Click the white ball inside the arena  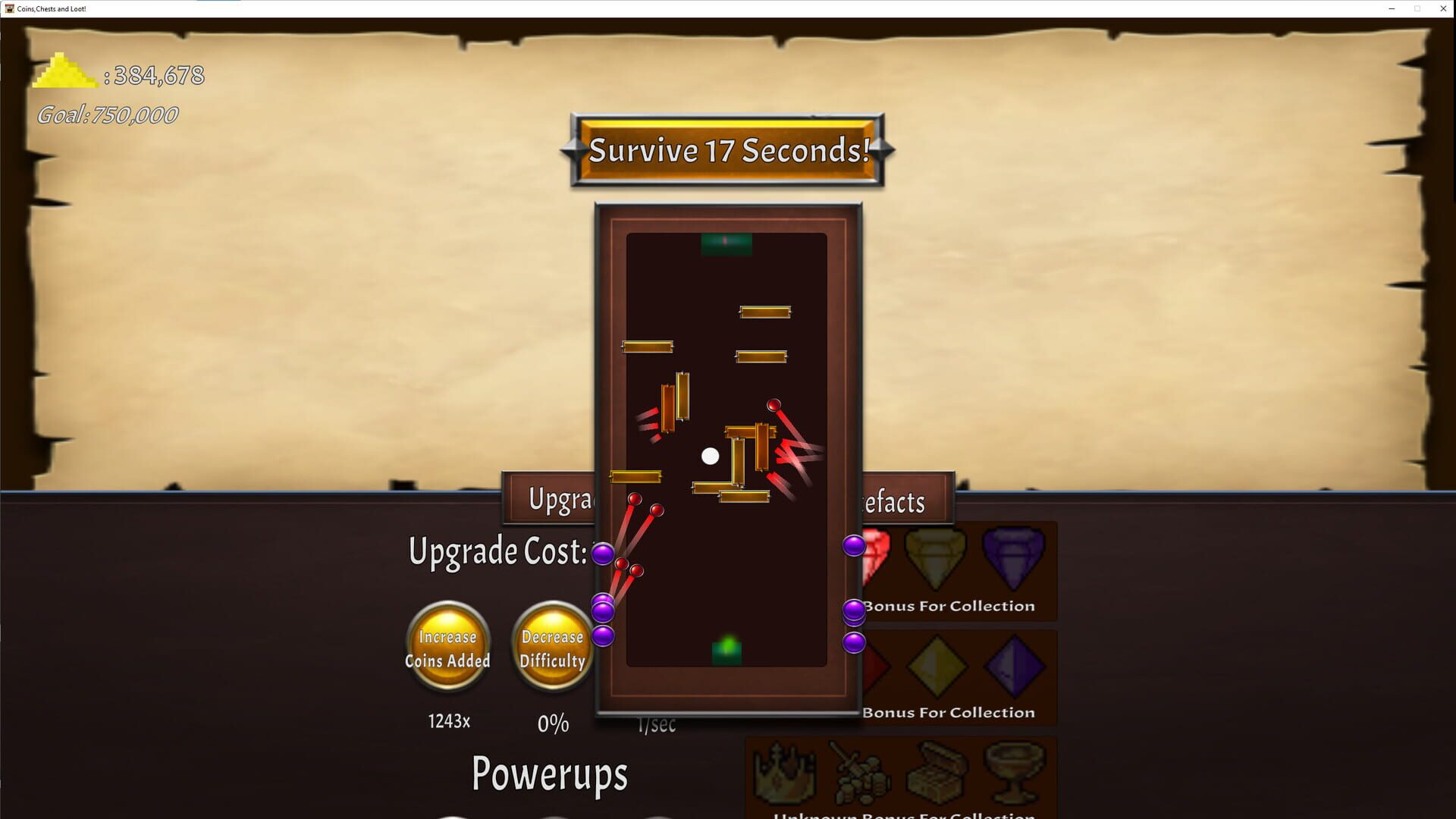pos(710,454)
